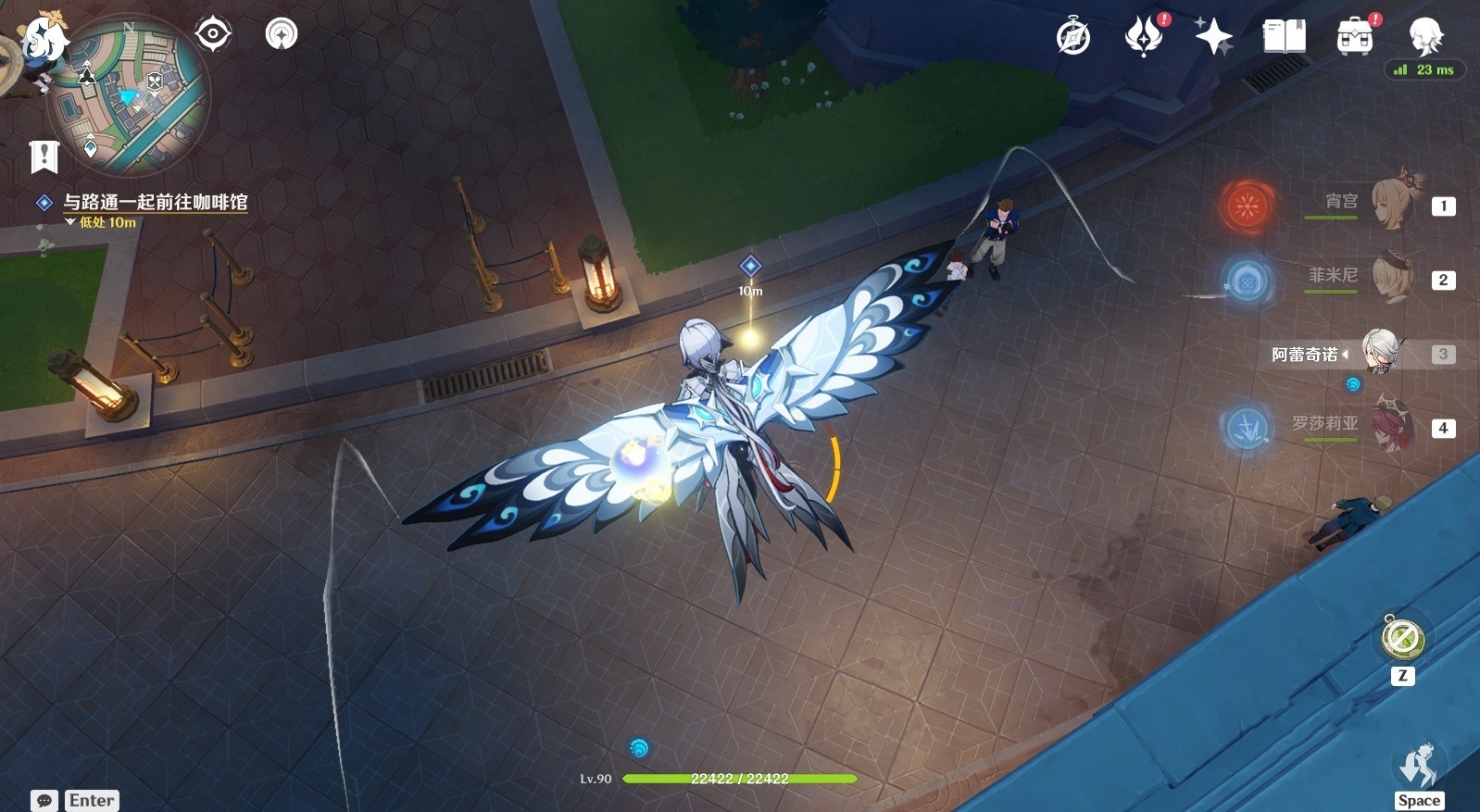Open the Wish four-pointed star icon
This screenshot has height=812, width=1480.
1213,37
